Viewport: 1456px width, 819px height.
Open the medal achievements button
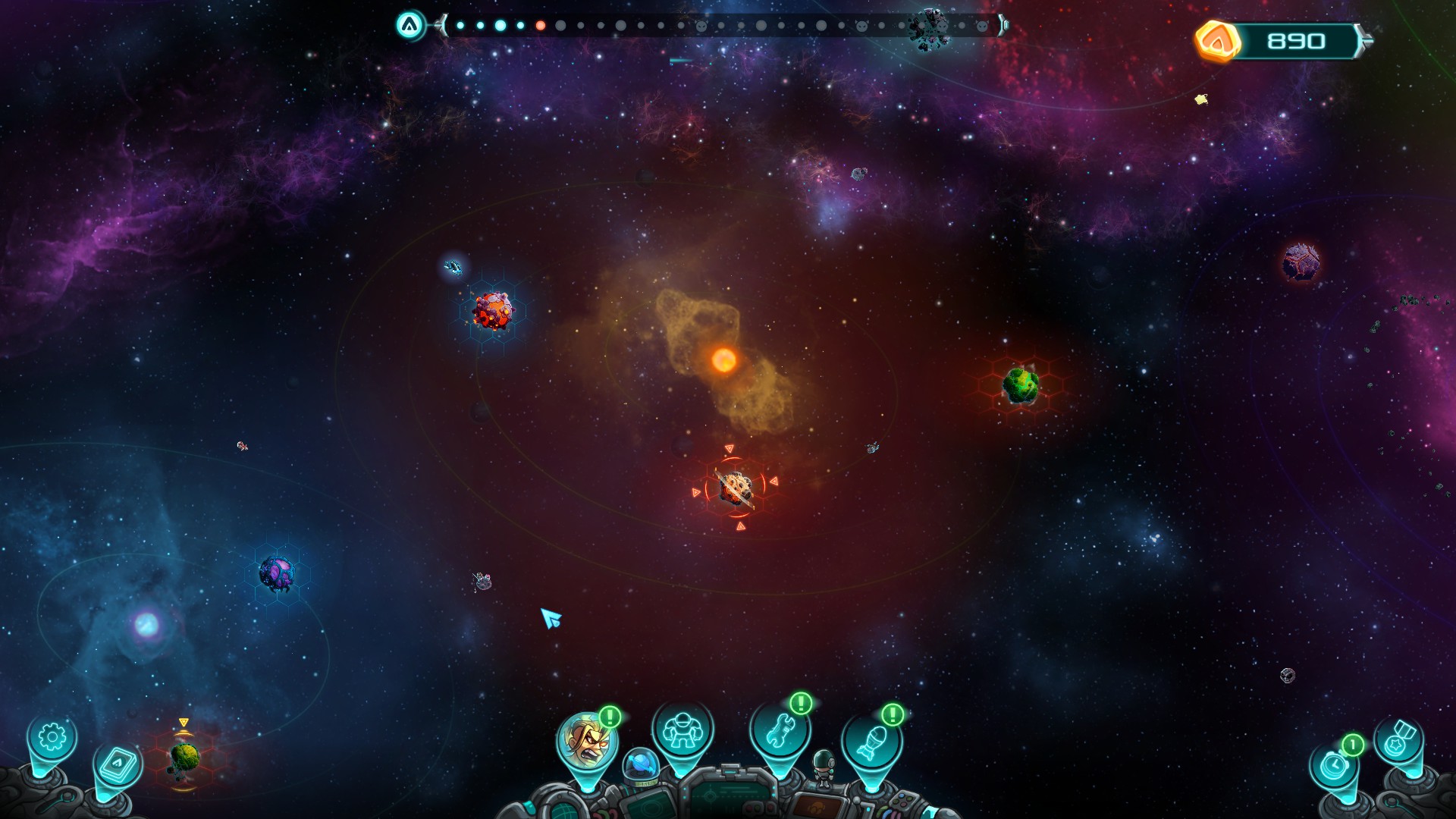pos(1398,741)
